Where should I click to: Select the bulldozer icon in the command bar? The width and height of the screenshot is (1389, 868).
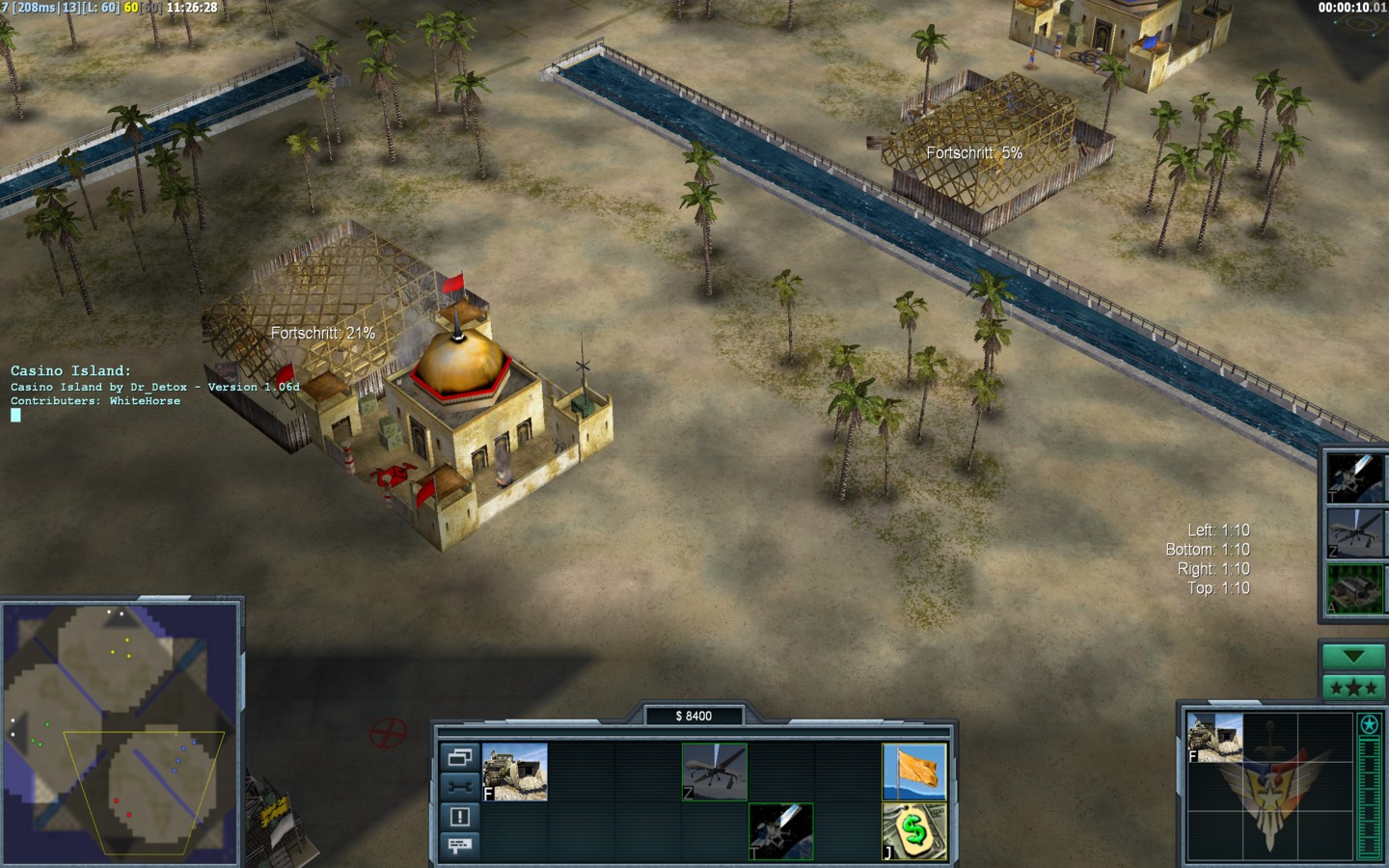click(x=515, y=772)
